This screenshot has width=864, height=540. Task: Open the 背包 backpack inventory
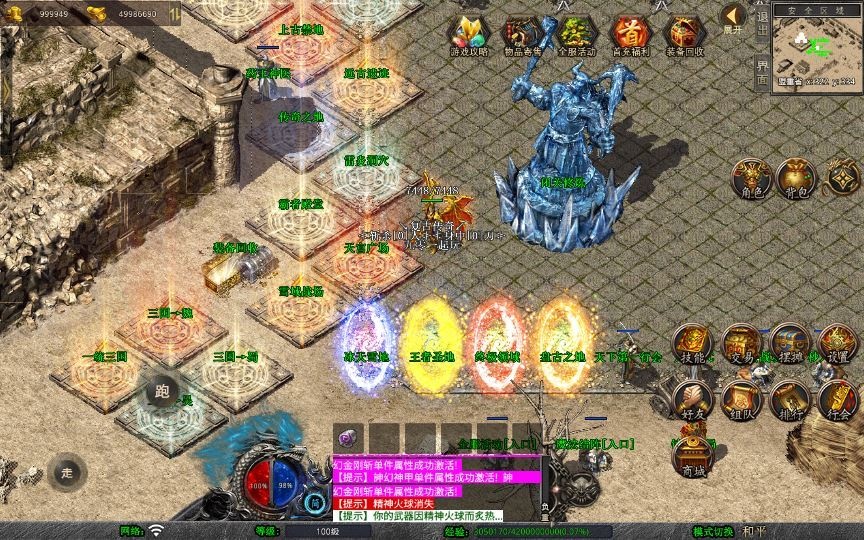point(798,178)
